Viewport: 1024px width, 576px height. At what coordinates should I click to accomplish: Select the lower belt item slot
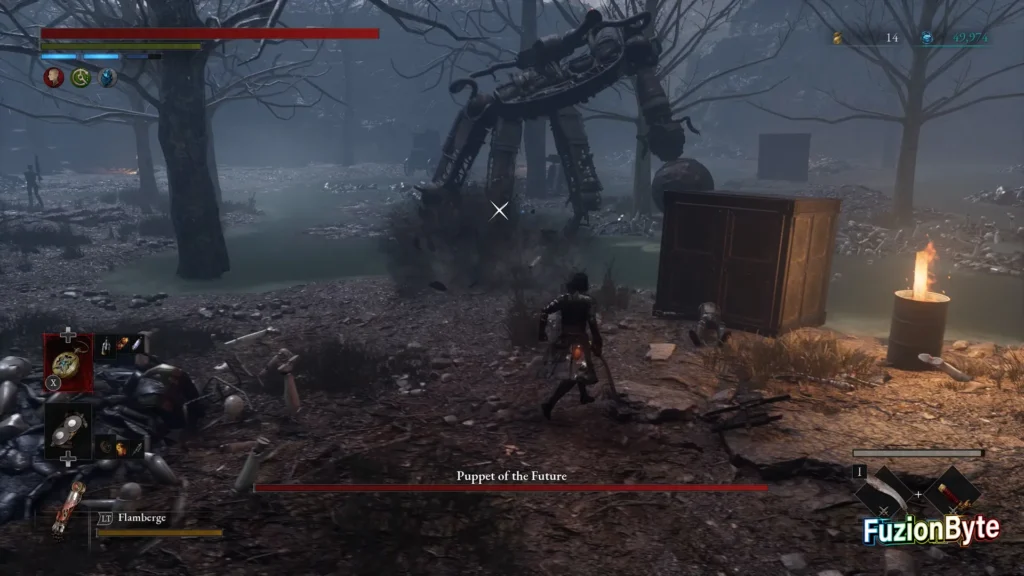(68, 429)
